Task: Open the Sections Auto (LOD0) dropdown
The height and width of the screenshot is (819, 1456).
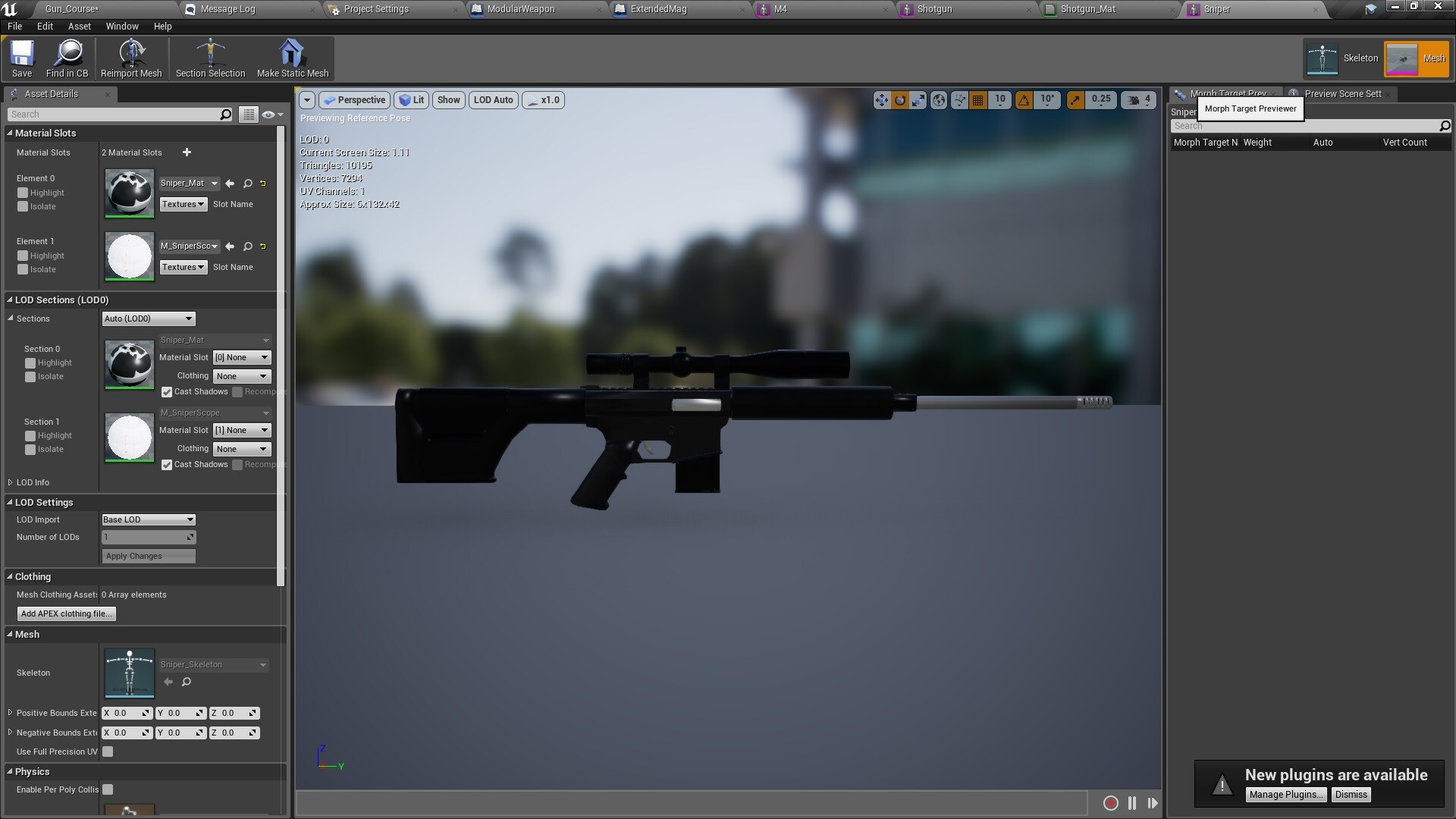Action: click(x=149, y=318)
